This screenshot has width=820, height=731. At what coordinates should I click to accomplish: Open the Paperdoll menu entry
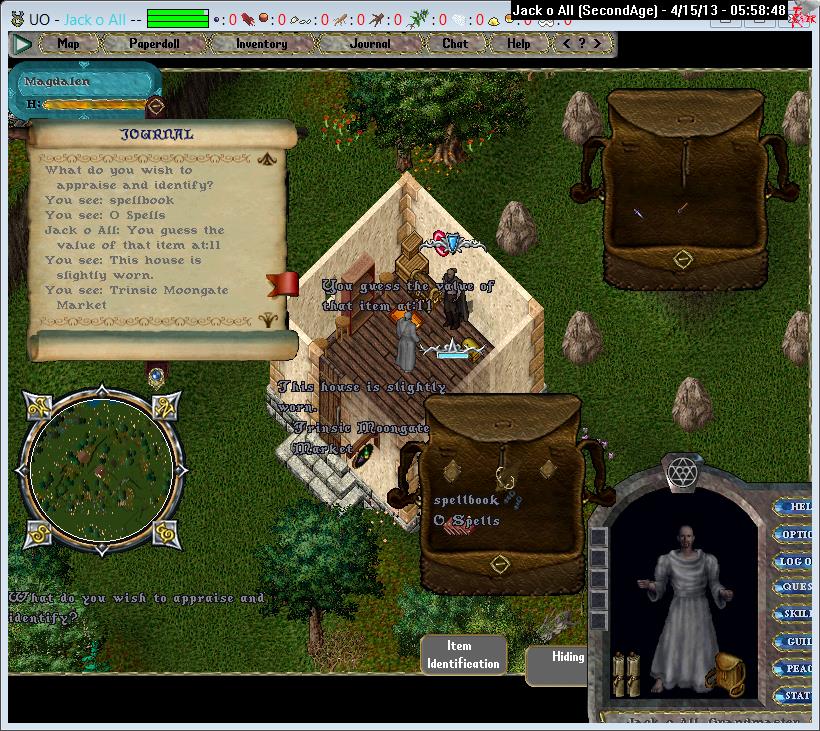pos(152,44)
